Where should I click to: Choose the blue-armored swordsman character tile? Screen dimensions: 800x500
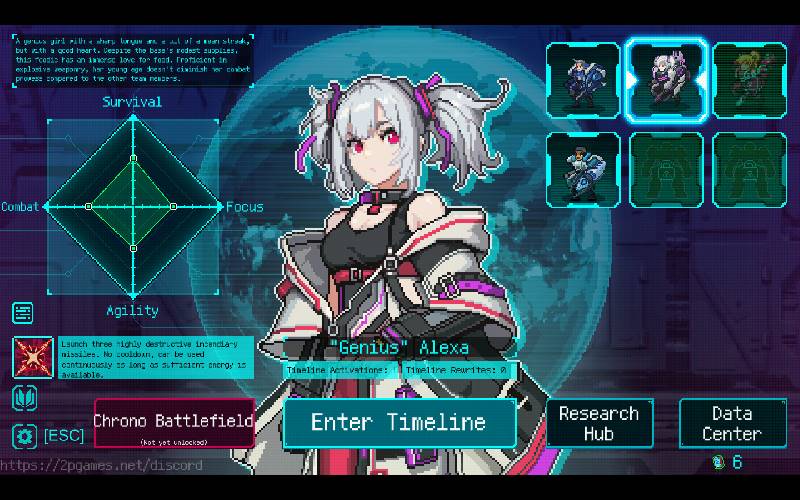583,79
